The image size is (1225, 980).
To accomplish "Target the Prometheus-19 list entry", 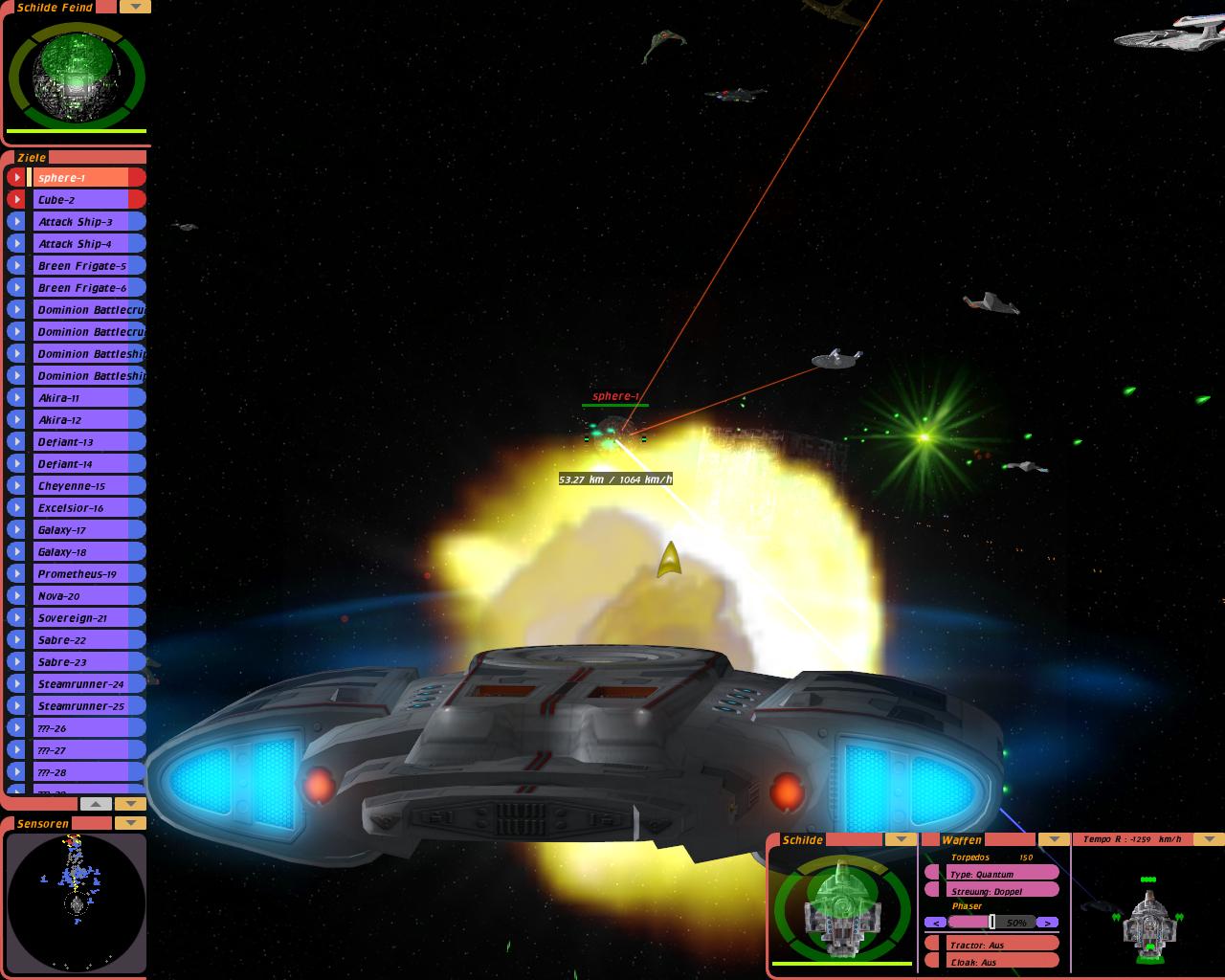I will 88,573.
